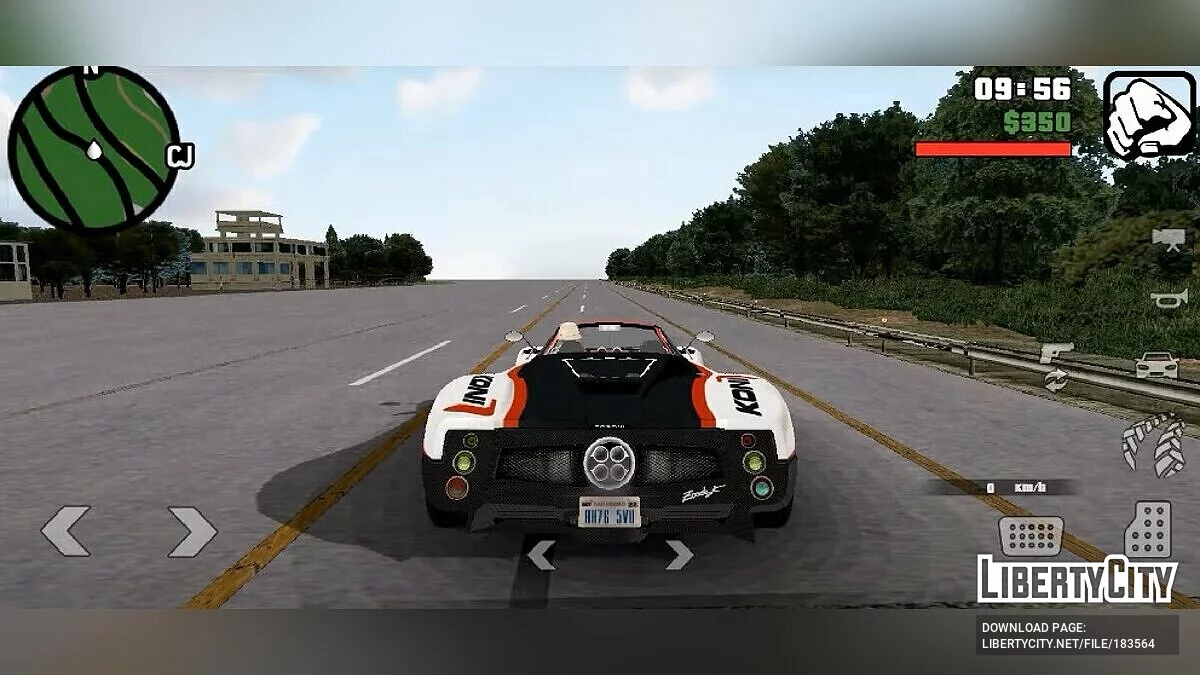This screenshot has height=675, width=1200.
Task: Tap the tall accelerator pedal
Action: click(1147, 528)
